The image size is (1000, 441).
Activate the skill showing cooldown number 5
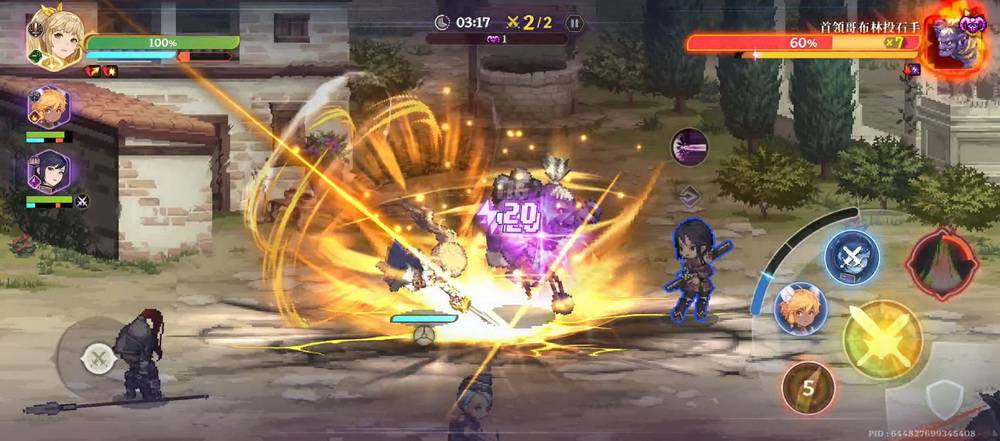click(x=809, y=388)
